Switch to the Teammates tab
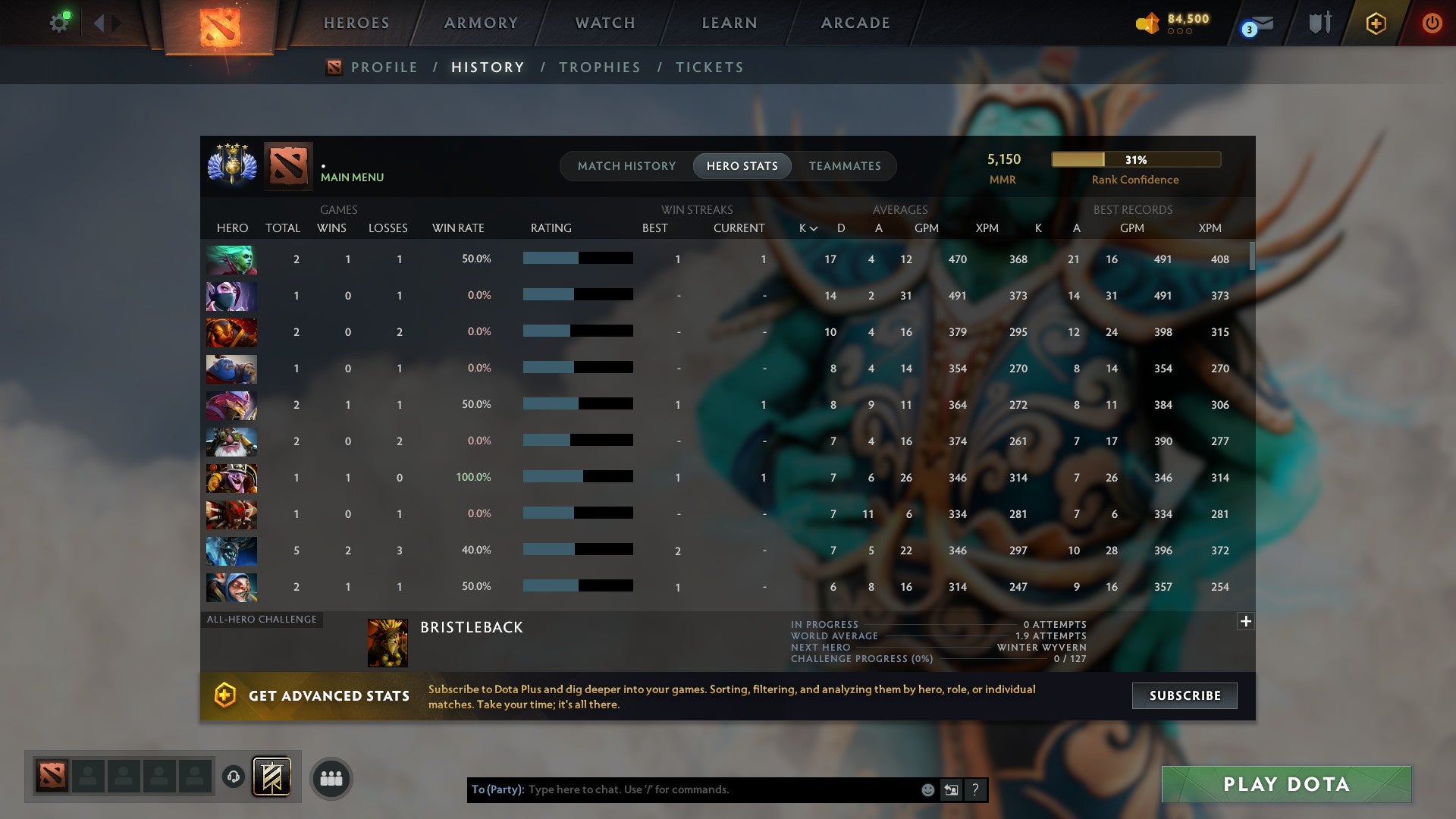The image size is (1456, 819). (x=845, y=165)
